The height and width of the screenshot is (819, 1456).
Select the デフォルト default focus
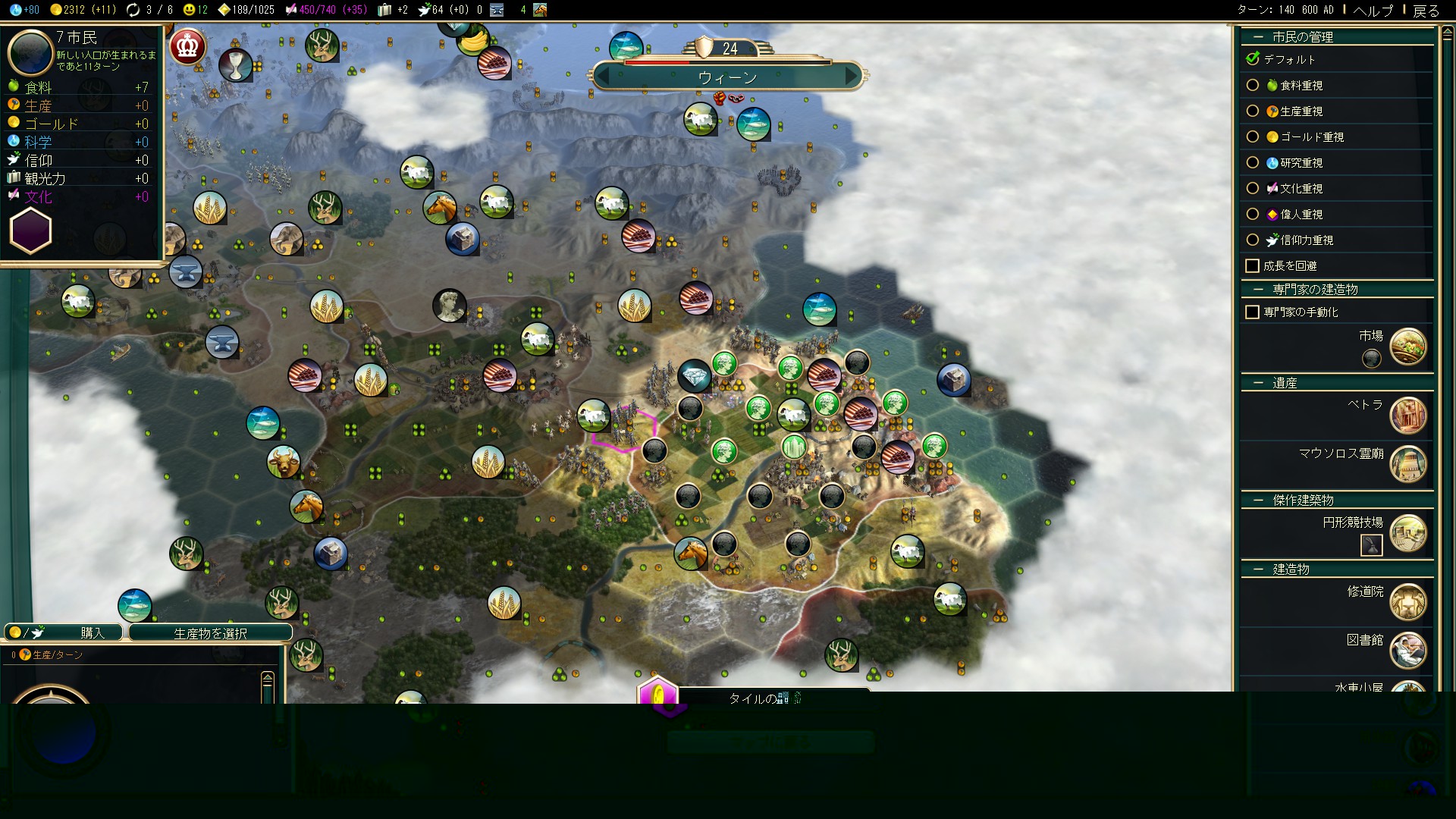[1253, 59]
